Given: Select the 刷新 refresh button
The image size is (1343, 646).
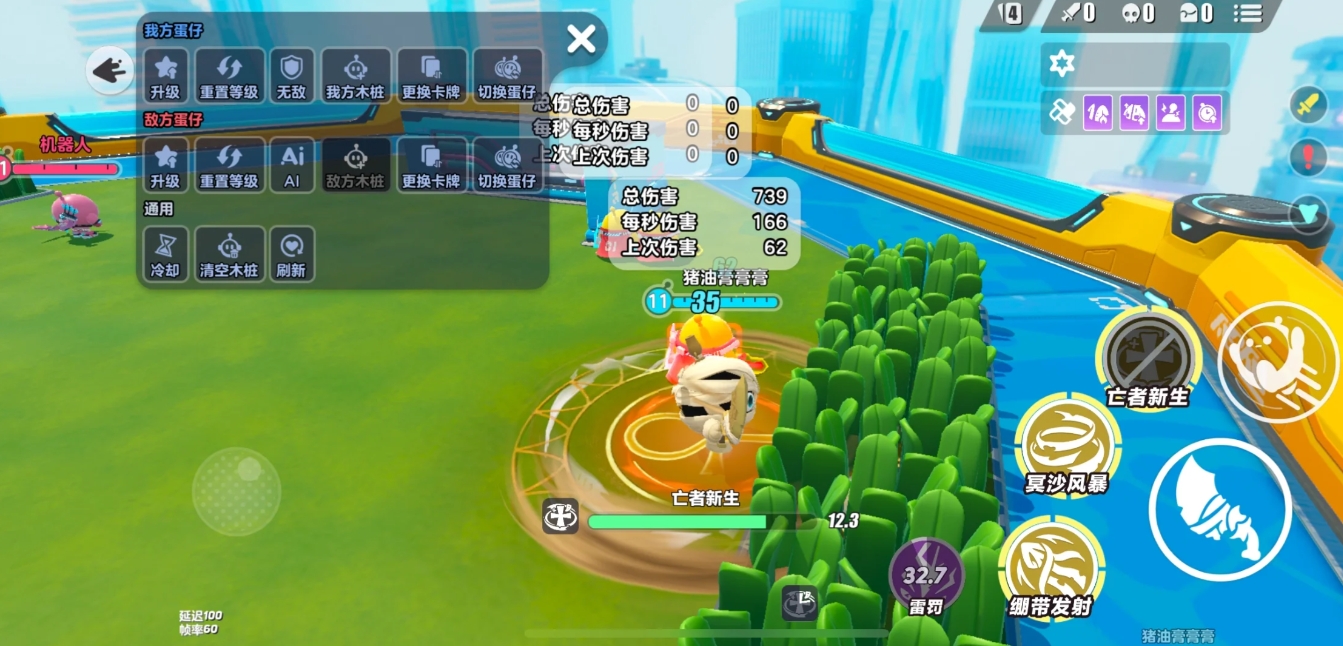Looking at the screenshot, I should point(291,254).
